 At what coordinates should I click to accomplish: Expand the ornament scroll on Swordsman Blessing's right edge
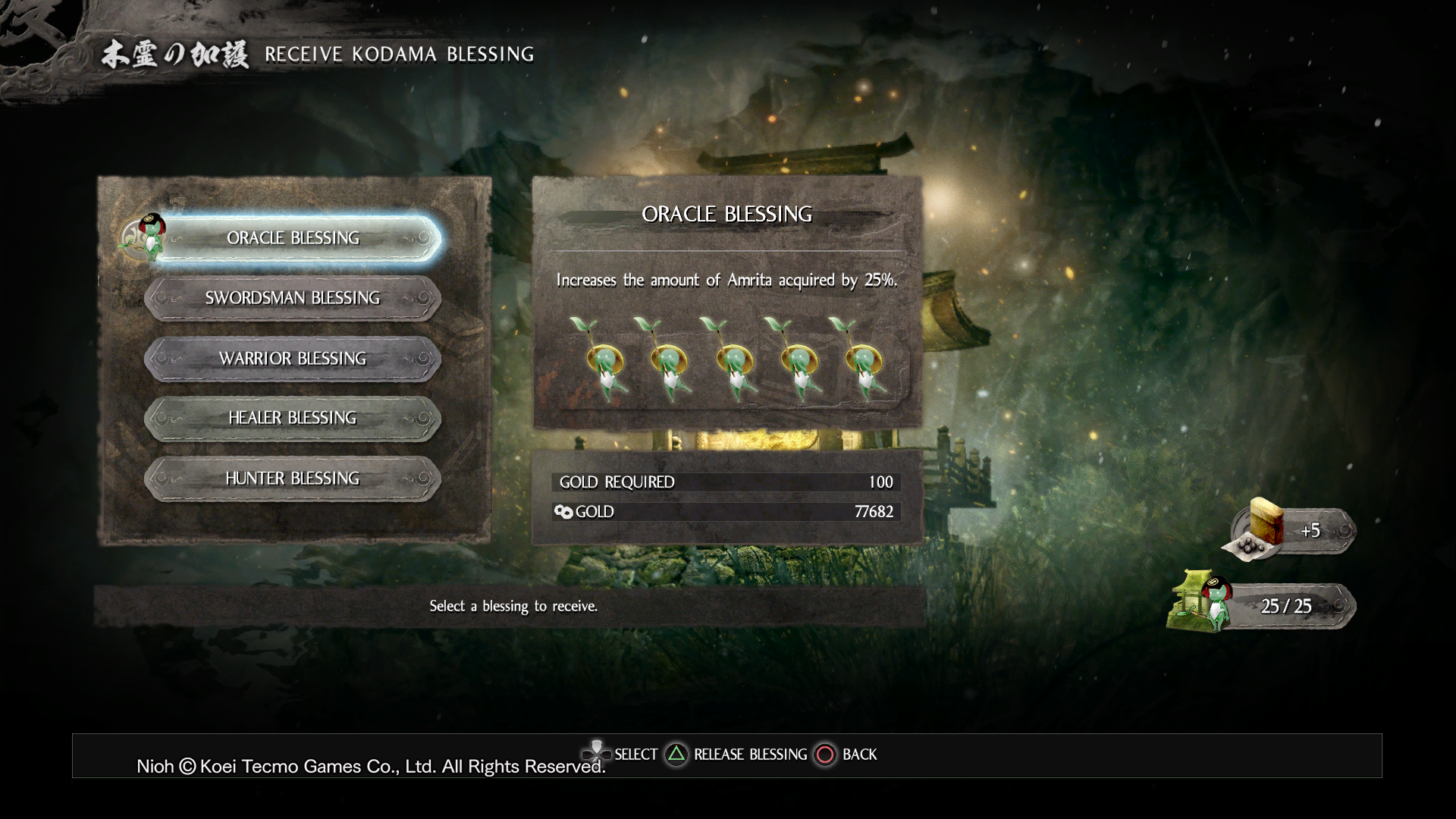(x=422, y=298)
